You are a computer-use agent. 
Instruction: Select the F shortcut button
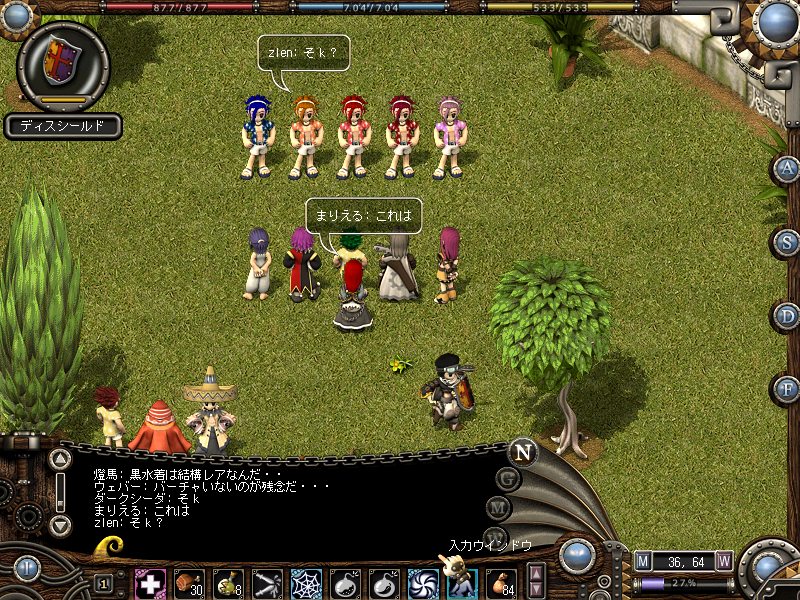788,388
